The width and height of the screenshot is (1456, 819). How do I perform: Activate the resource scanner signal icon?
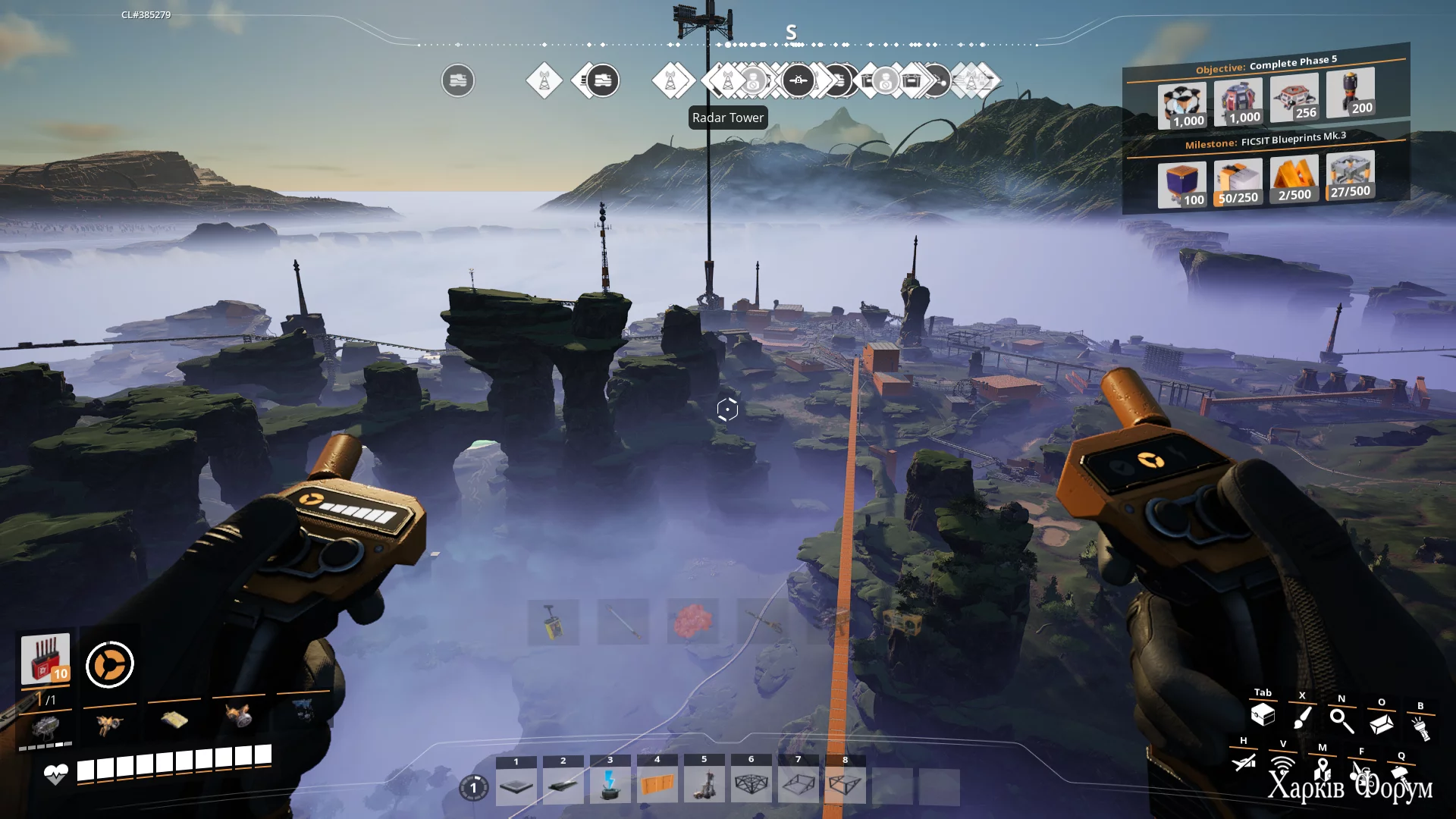(x=1283, y=764)
